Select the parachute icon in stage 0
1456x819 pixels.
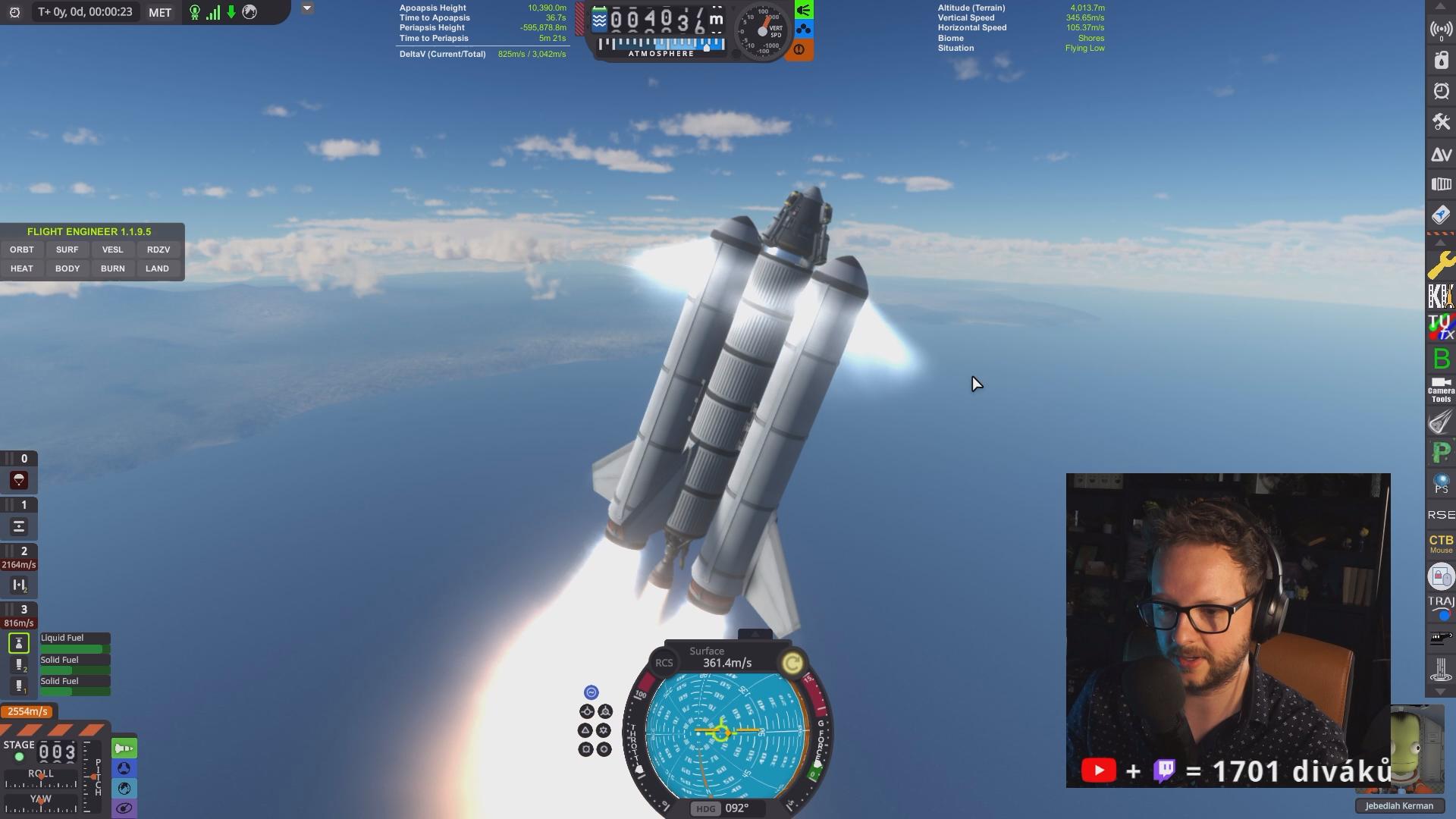[x=19, y=480]
